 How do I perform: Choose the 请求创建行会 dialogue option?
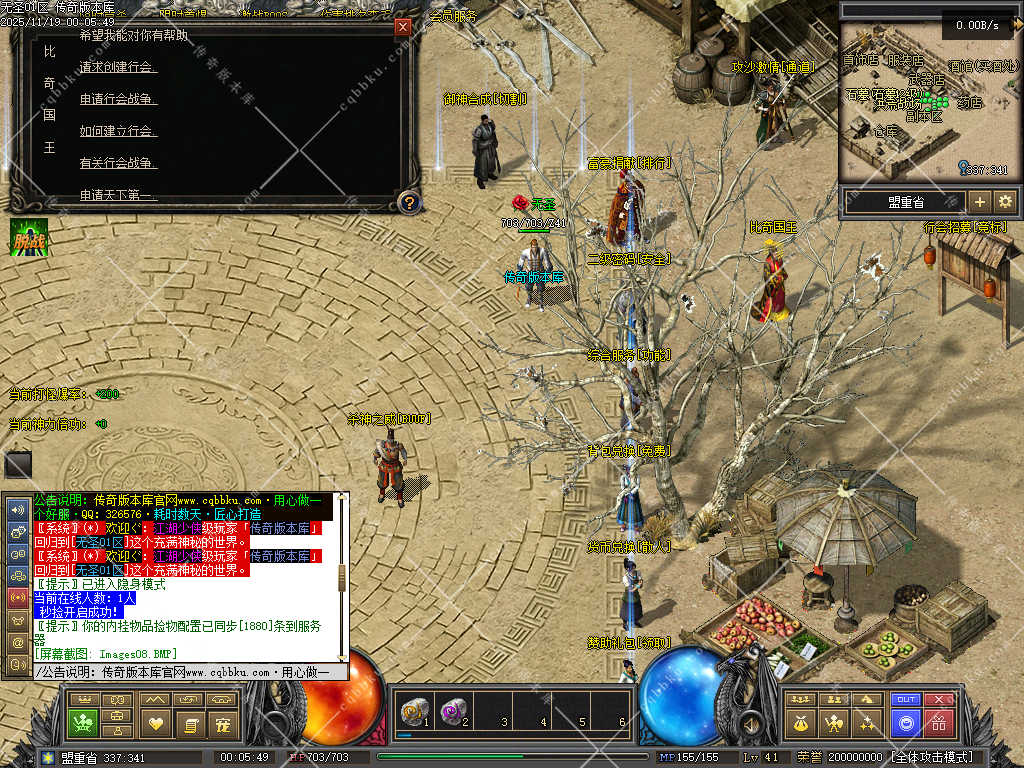[117, 67]
